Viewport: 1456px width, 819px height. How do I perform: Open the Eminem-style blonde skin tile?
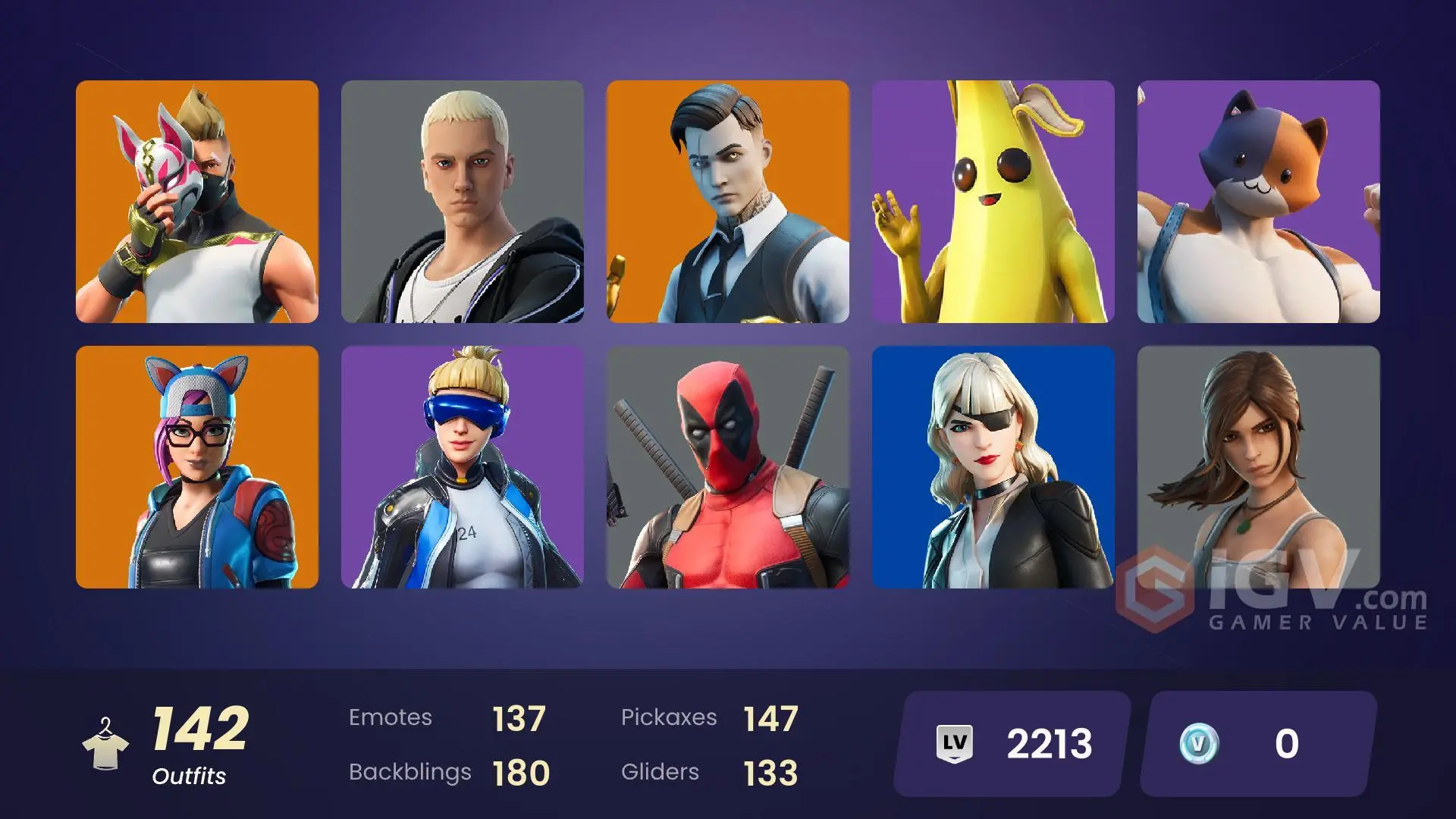(463, 201)
